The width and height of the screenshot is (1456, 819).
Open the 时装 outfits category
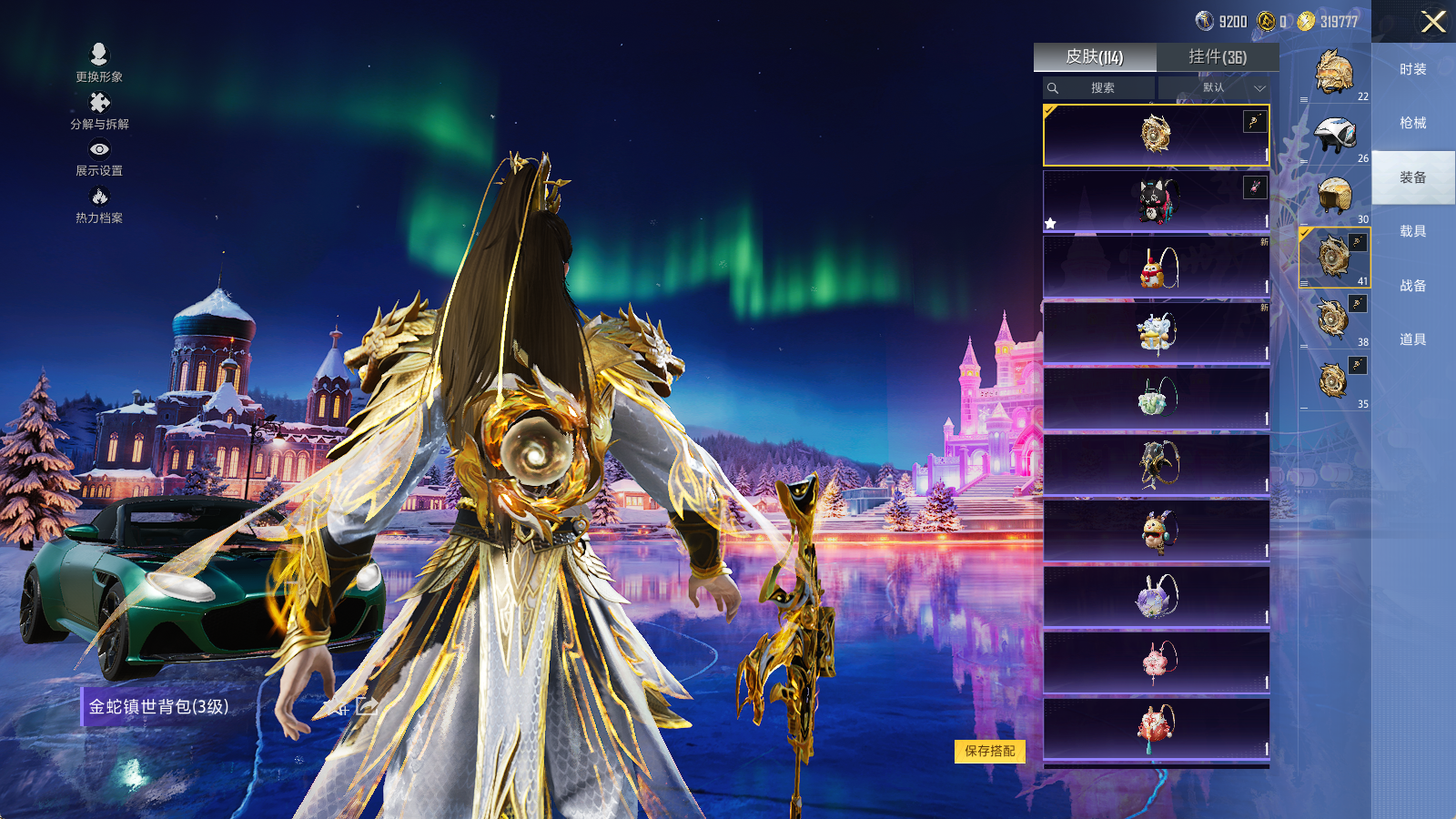[1412, 69]
